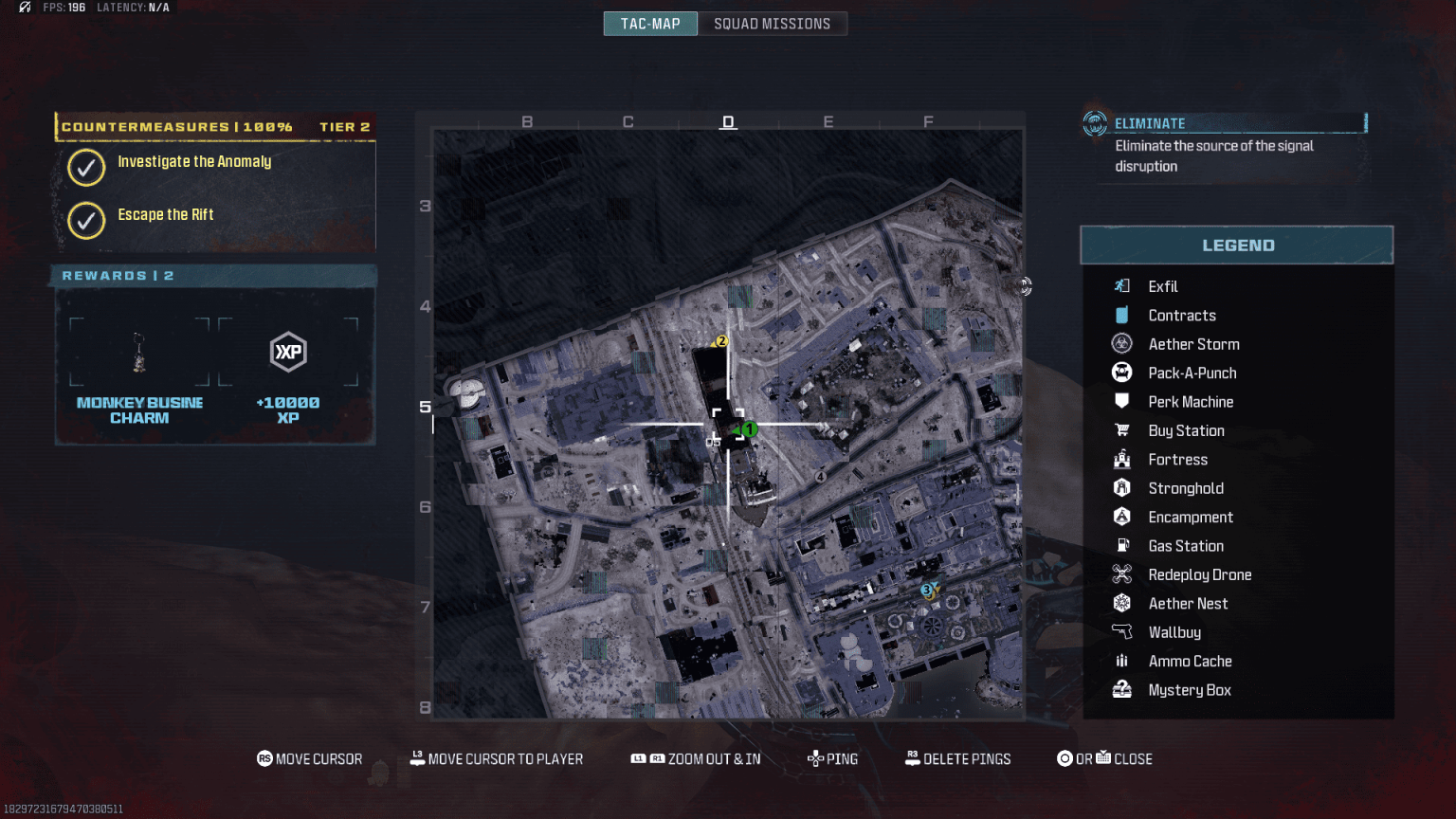Open the Squad Missions tab
The height and width of the screenshot is (819, 1456).
(x=772, y=24)
